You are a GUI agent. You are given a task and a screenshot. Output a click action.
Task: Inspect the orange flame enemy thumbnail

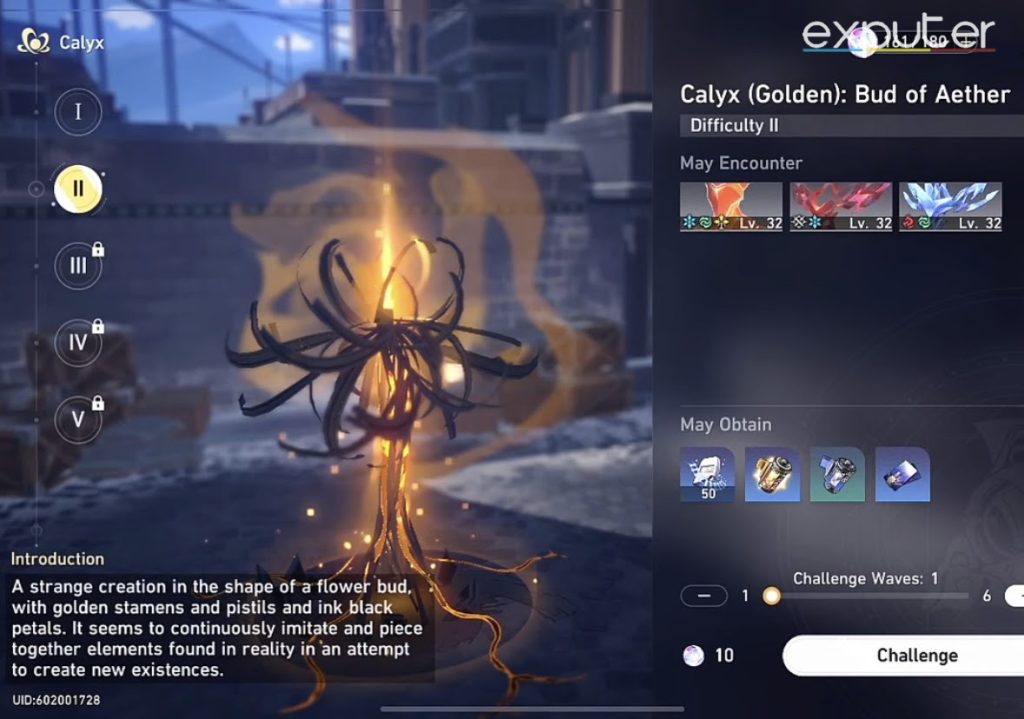tap(731, 207)
